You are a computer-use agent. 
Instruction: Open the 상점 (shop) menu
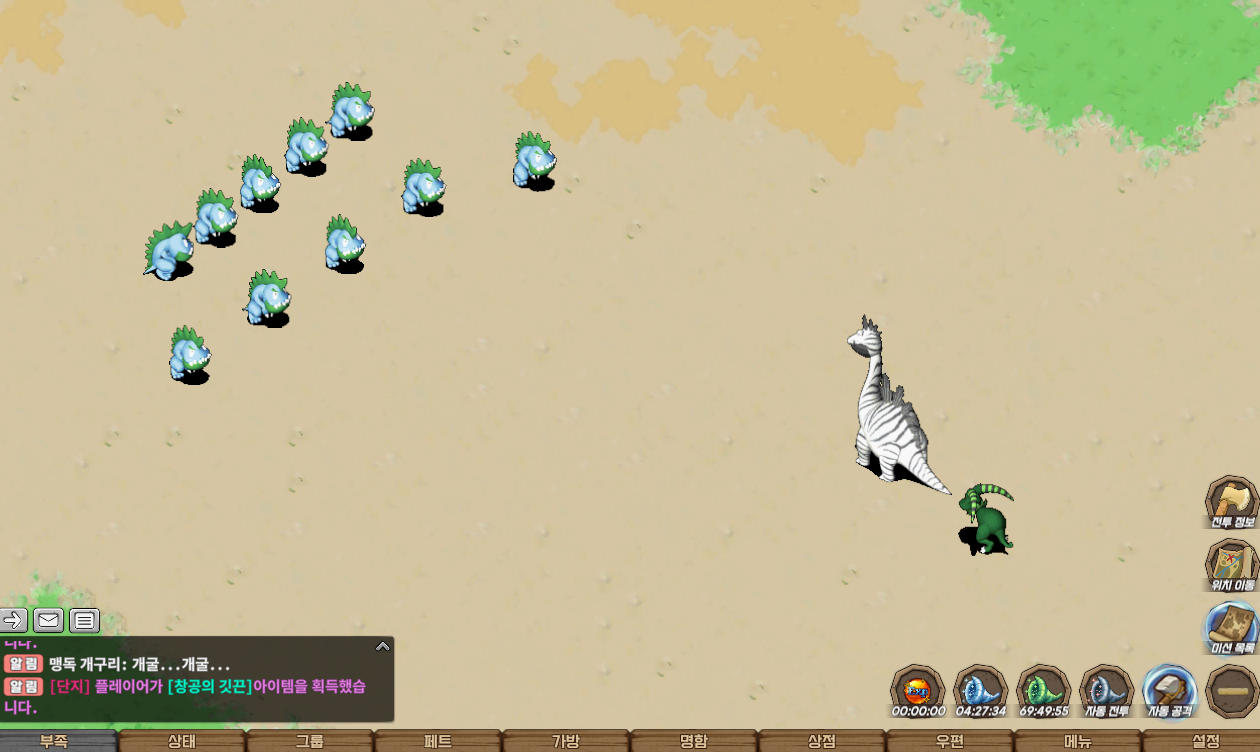click(x=822, y=741)
